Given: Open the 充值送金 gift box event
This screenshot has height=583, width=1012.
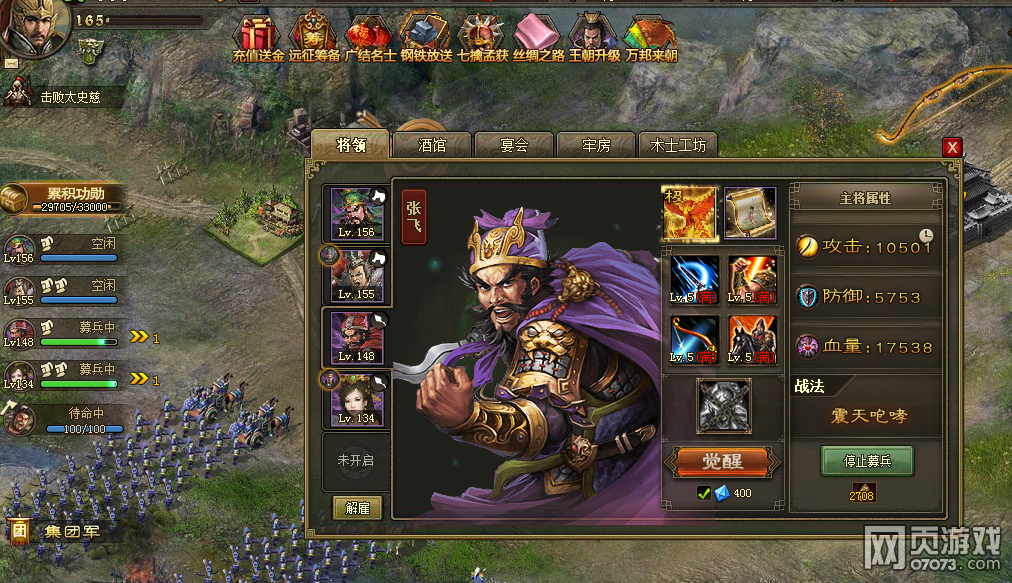Looking at the screenshot, I should click(258, 38).
